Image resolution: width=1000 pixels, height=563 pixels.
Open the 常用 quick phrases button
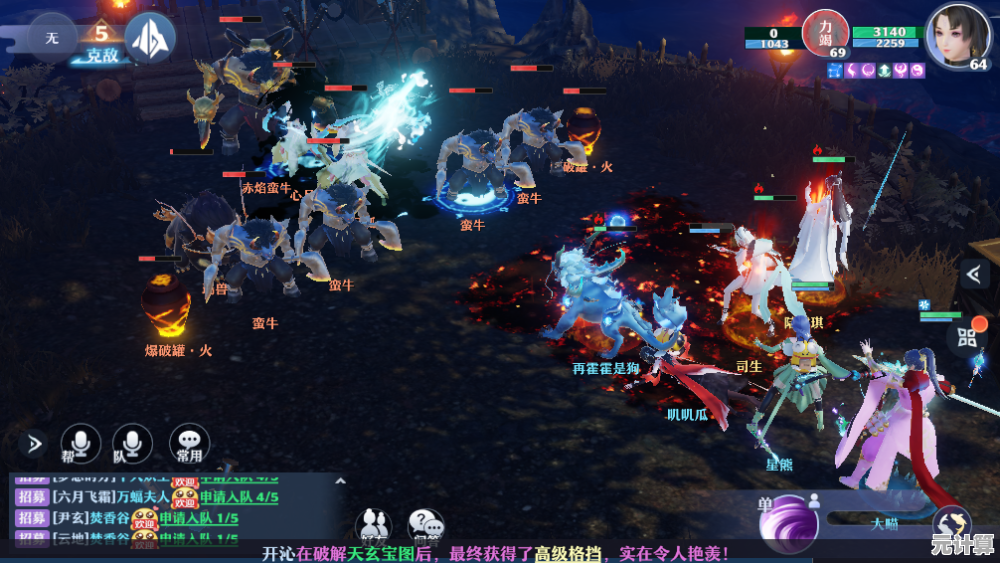coord(189,444)
